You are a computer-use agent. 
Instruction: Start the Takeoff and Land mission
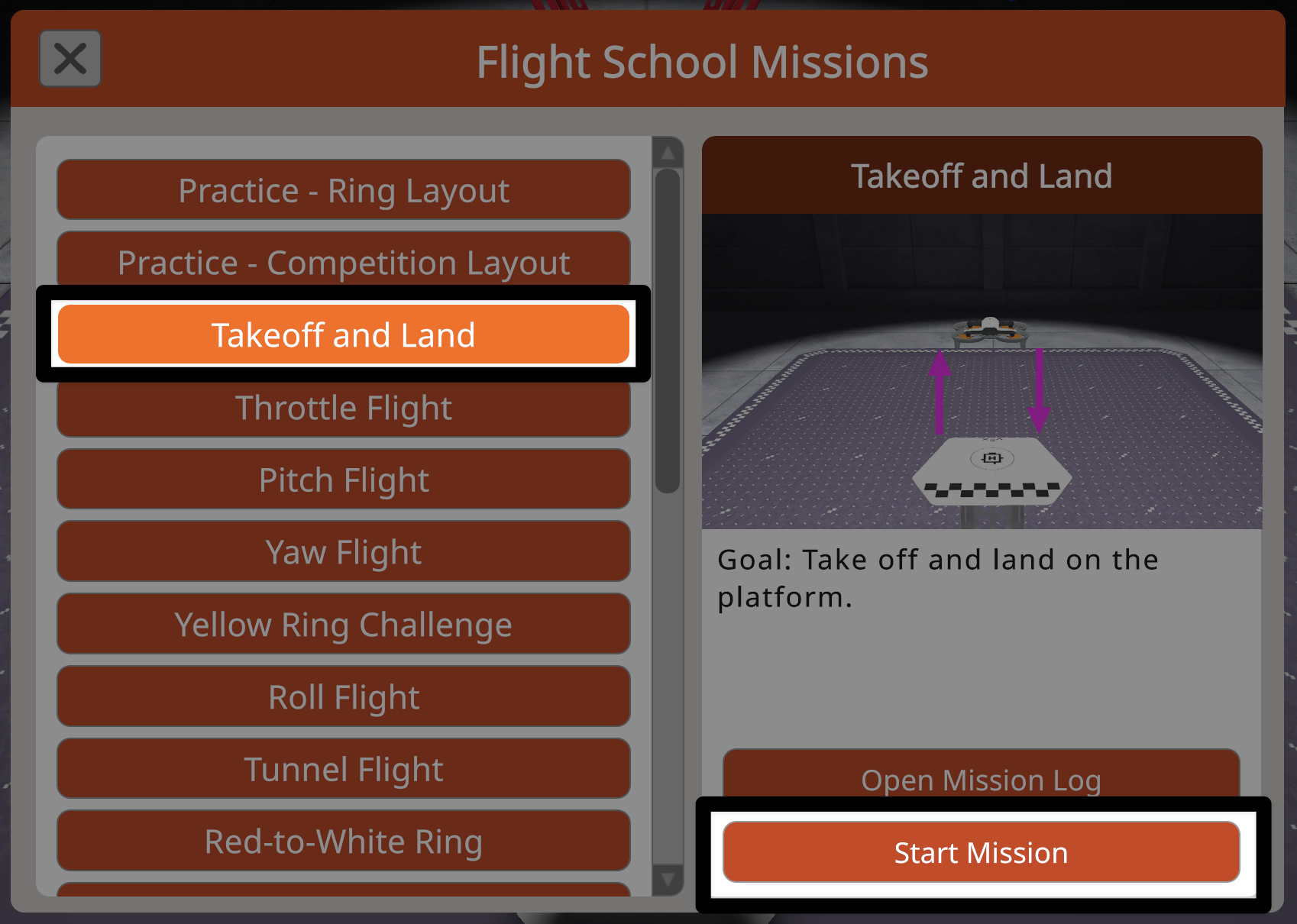tap(981, 853)
